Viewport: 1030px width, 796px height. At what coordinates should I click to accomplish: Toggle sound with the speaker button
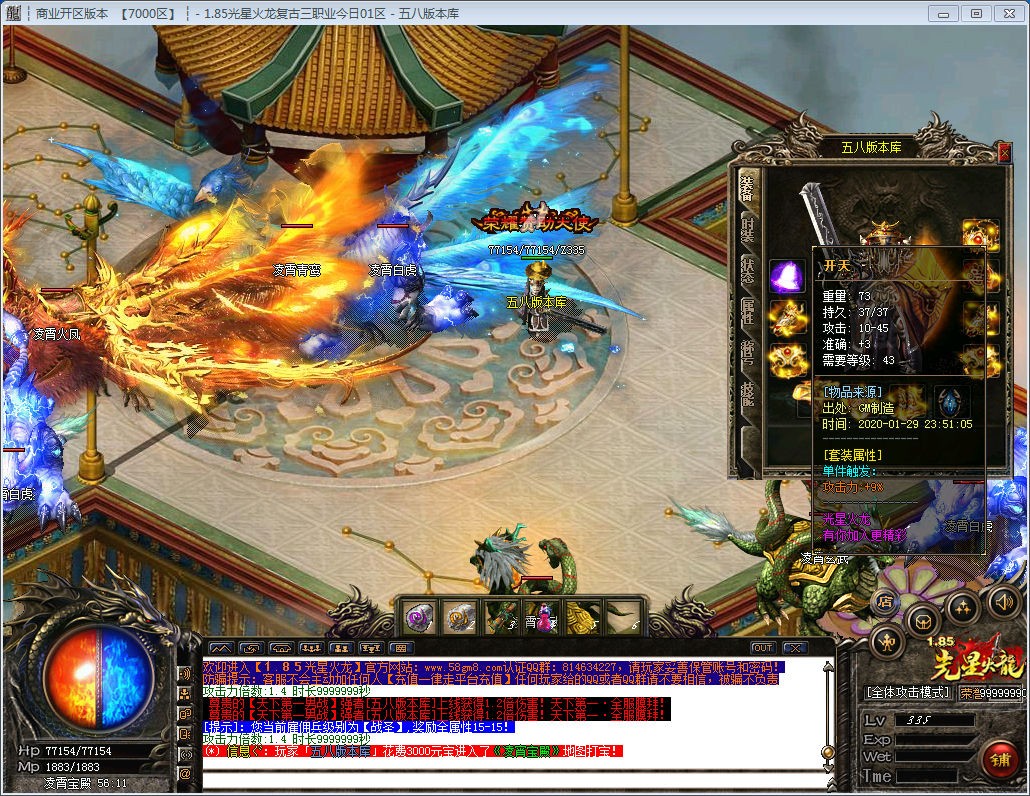click(1003, 601)
